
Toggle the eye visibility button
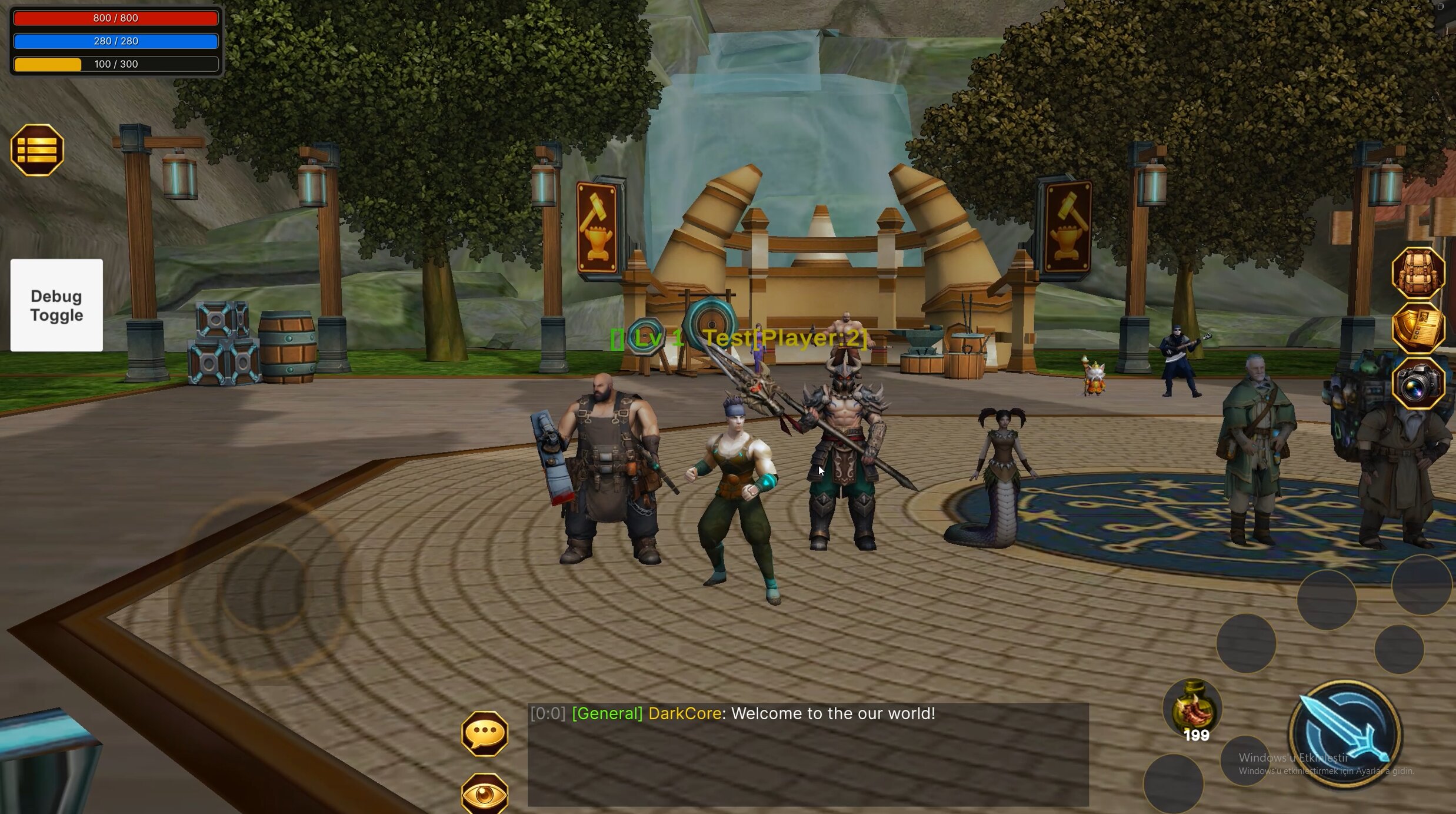coord(484,794)
